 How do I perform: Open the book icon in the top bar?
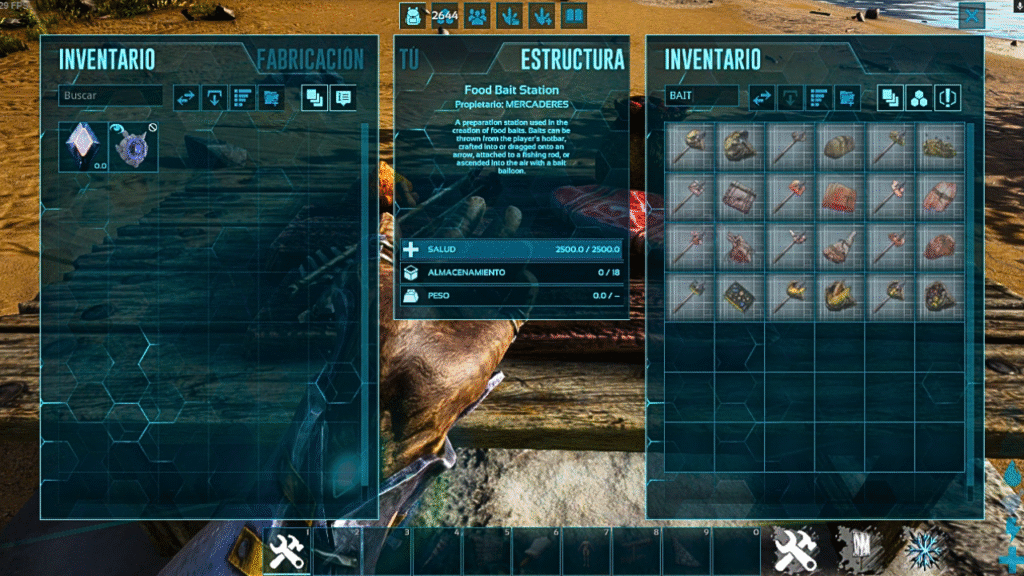(573, 16)
